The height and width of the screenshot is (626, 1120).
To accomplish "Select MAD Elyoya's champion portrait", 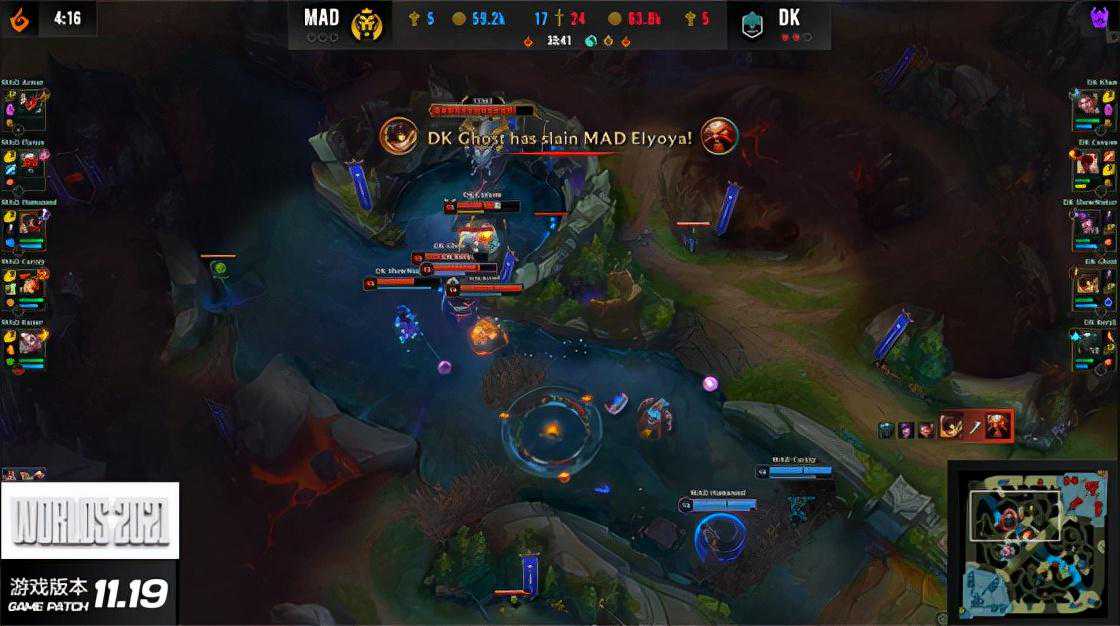I will tap(30, 162).
